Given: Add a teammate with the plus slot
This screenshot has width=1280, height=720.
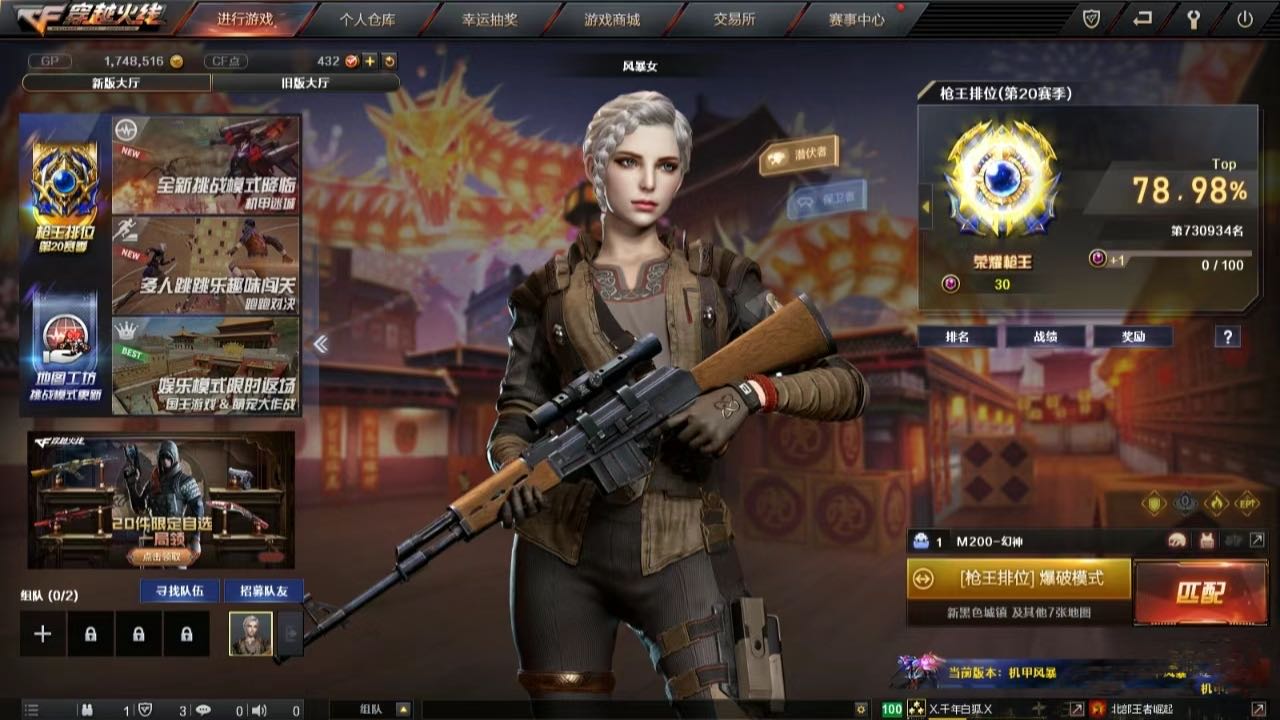Looking at the screenshot, I should pos(43,634).
